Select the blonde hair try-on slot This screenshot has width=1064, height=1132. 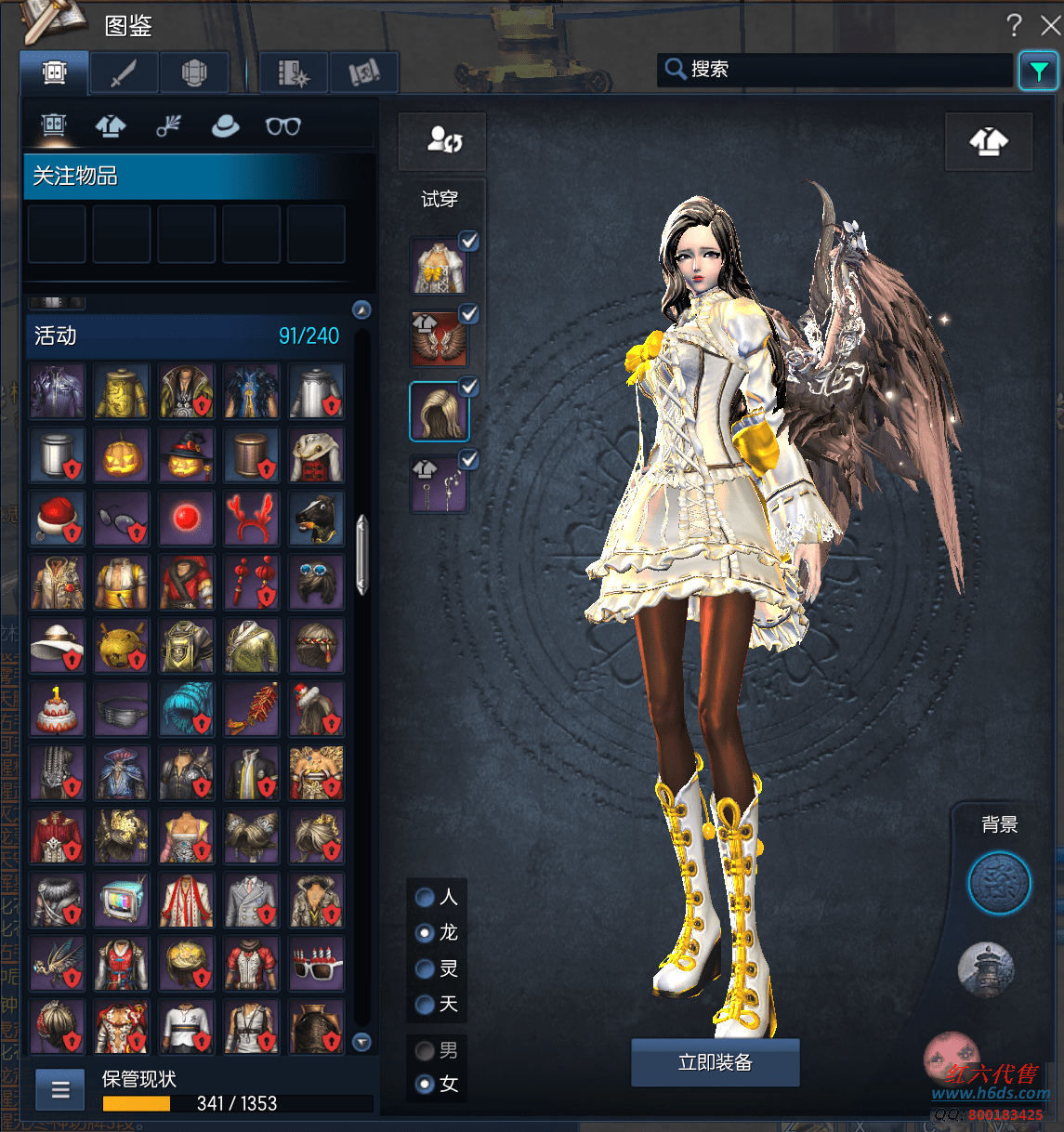[438, 412]
